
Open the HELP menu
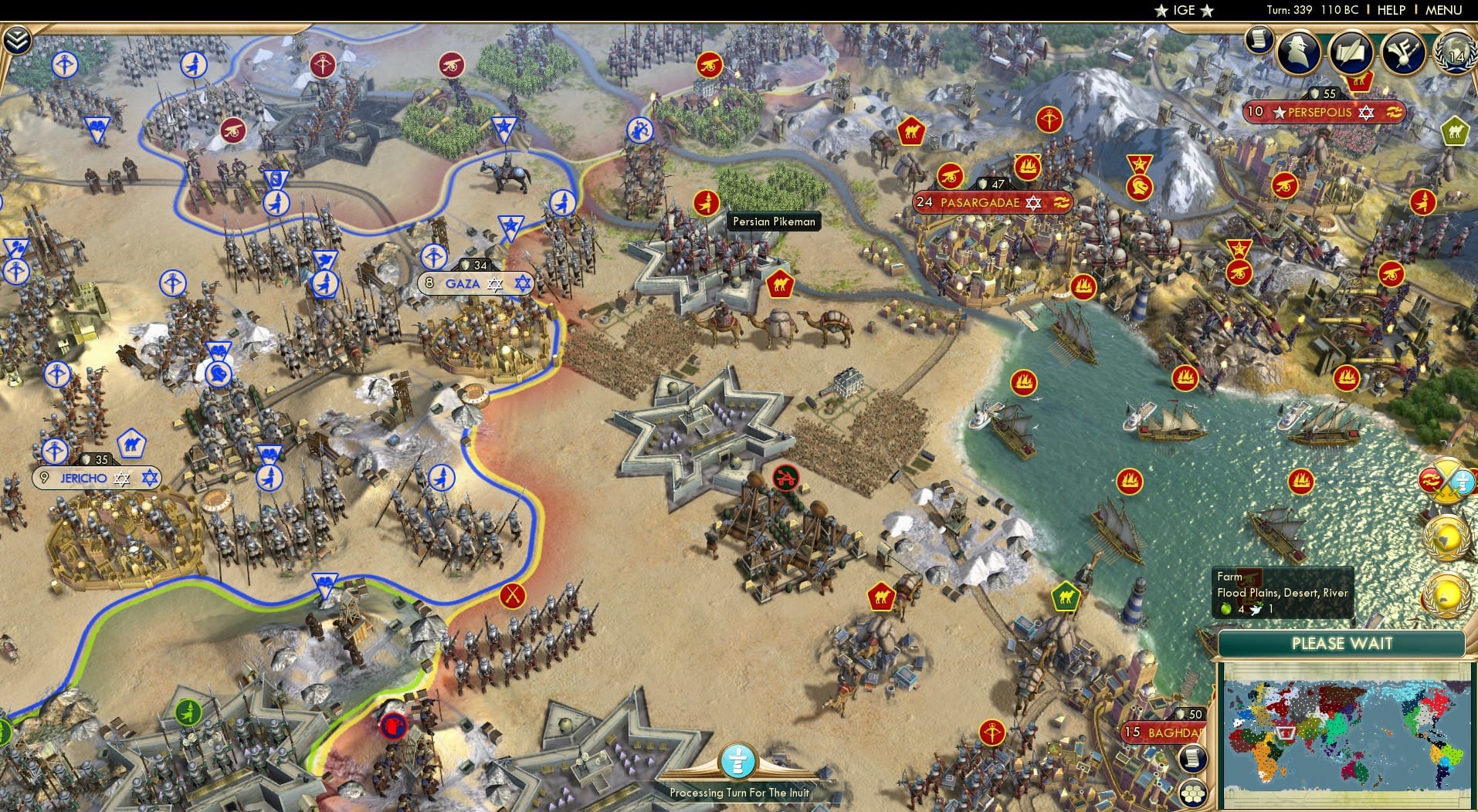tap(1390, 10)
